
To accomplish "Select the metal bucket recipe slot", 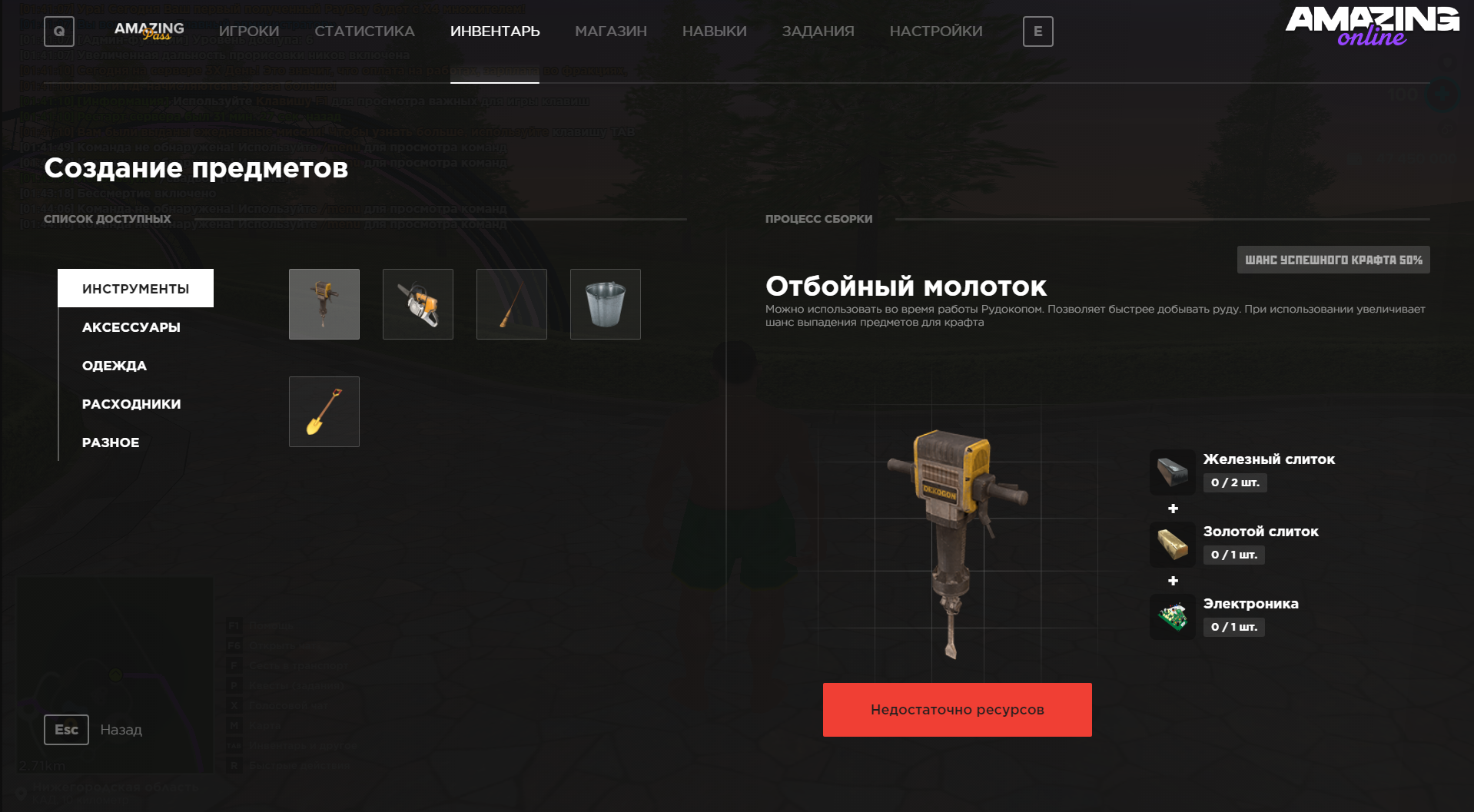I will [x=606, y=304].
